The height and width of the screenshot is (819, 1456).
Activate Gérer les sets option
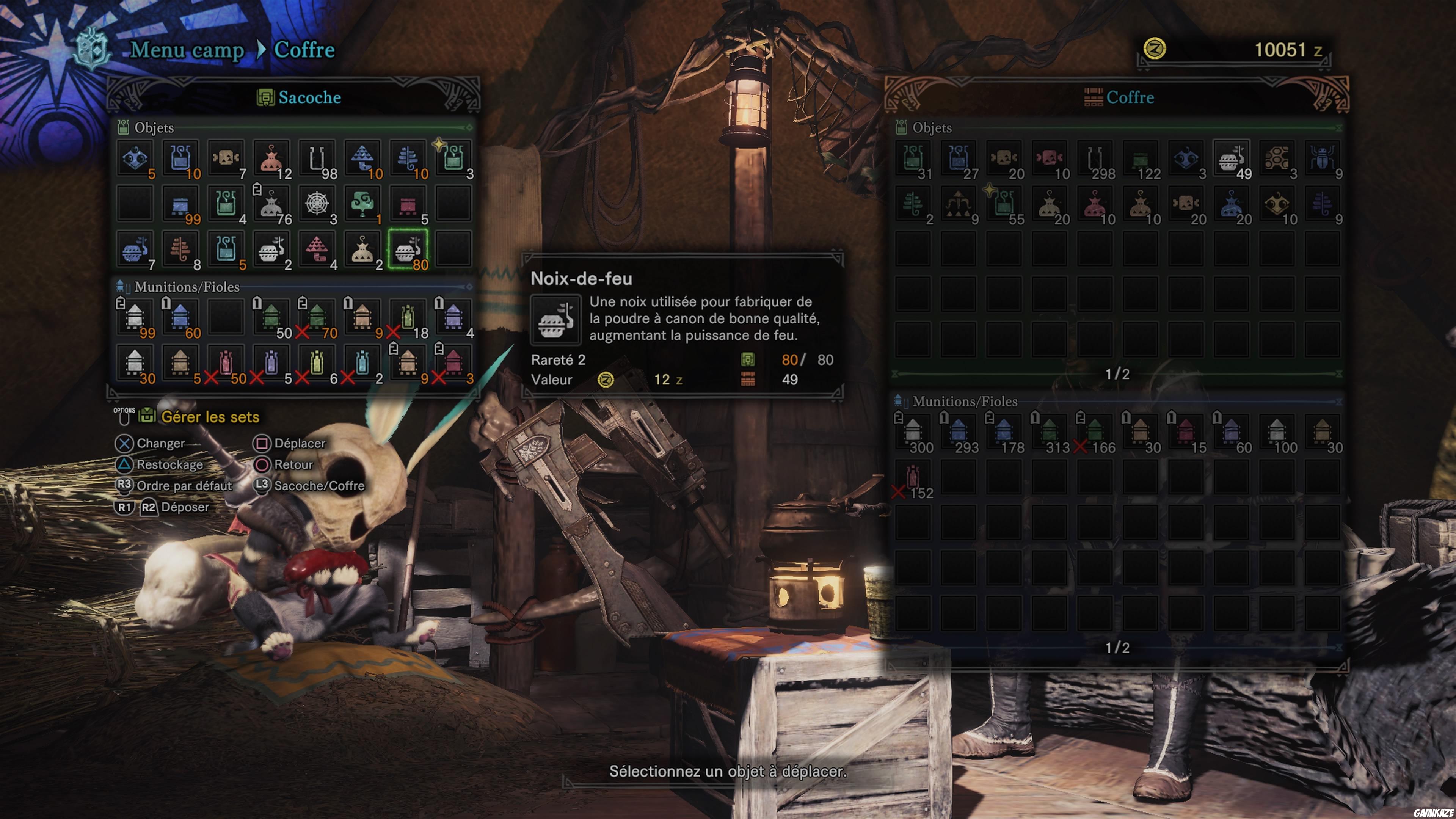click(x=210, y=417)
